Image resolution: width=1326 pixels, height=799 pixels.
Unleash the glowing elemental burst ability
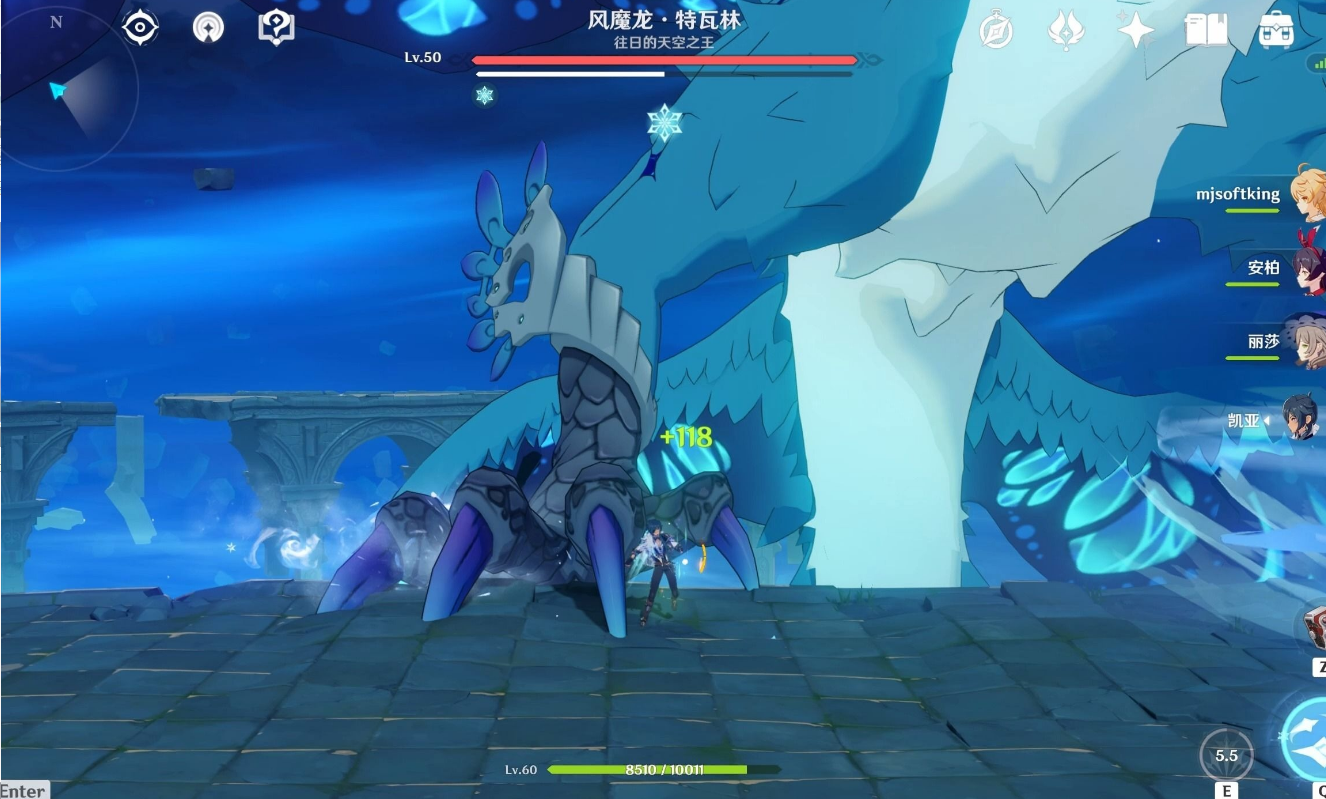pyautogui.click(x=1304, y=738)
